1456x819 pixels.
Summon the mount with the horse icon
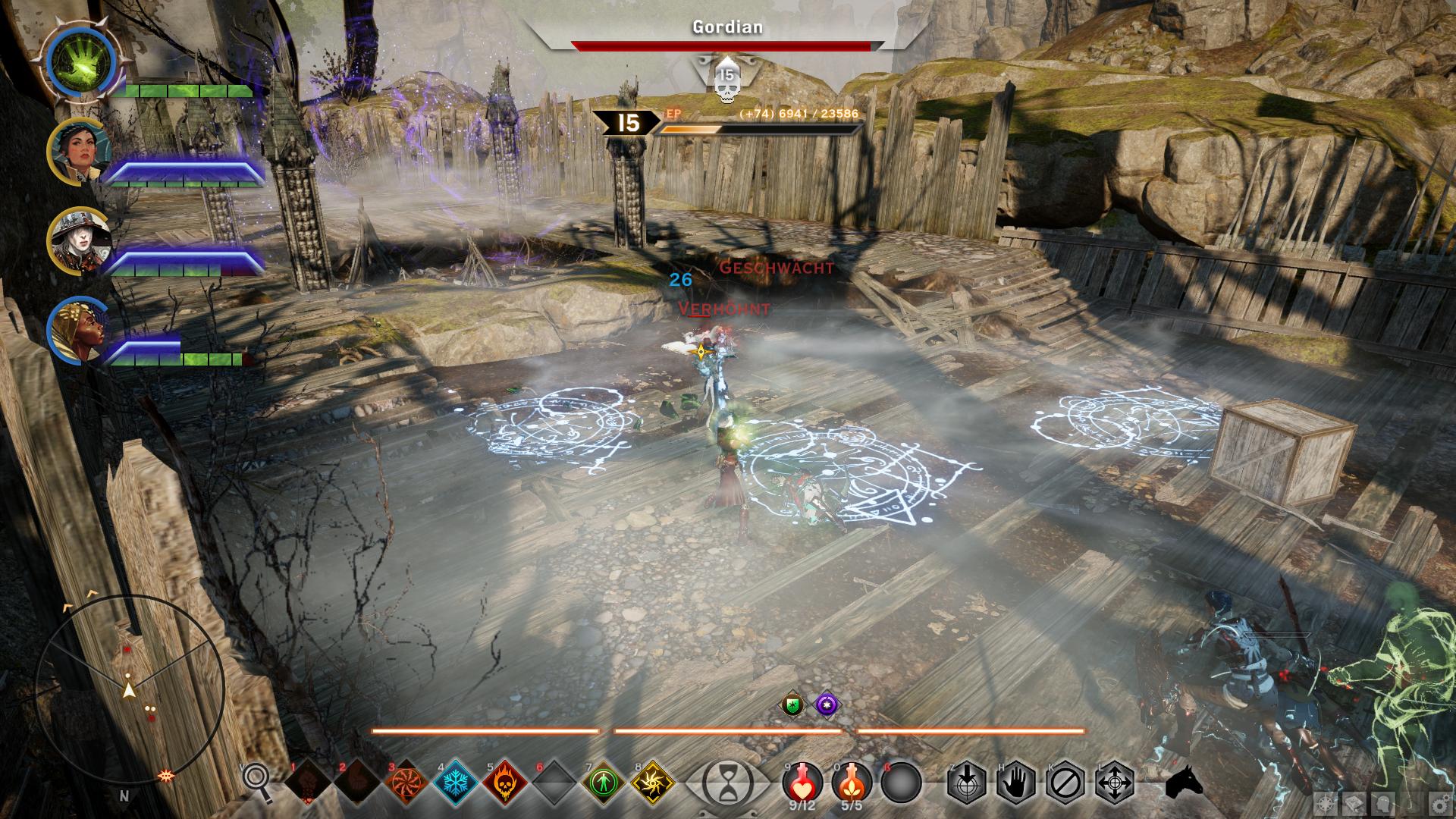[1184, 782]
